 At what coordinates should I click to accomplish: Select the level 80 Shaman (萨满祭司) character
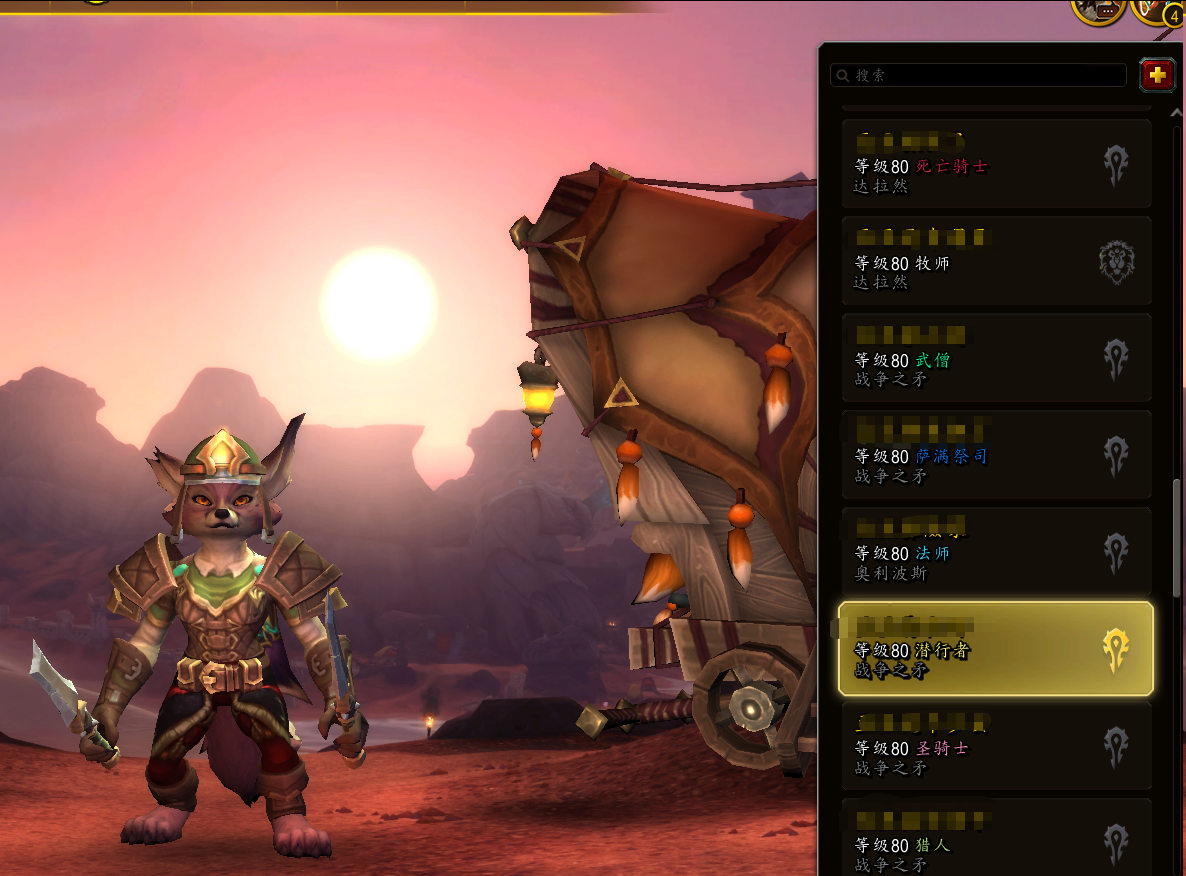(996, 454)
